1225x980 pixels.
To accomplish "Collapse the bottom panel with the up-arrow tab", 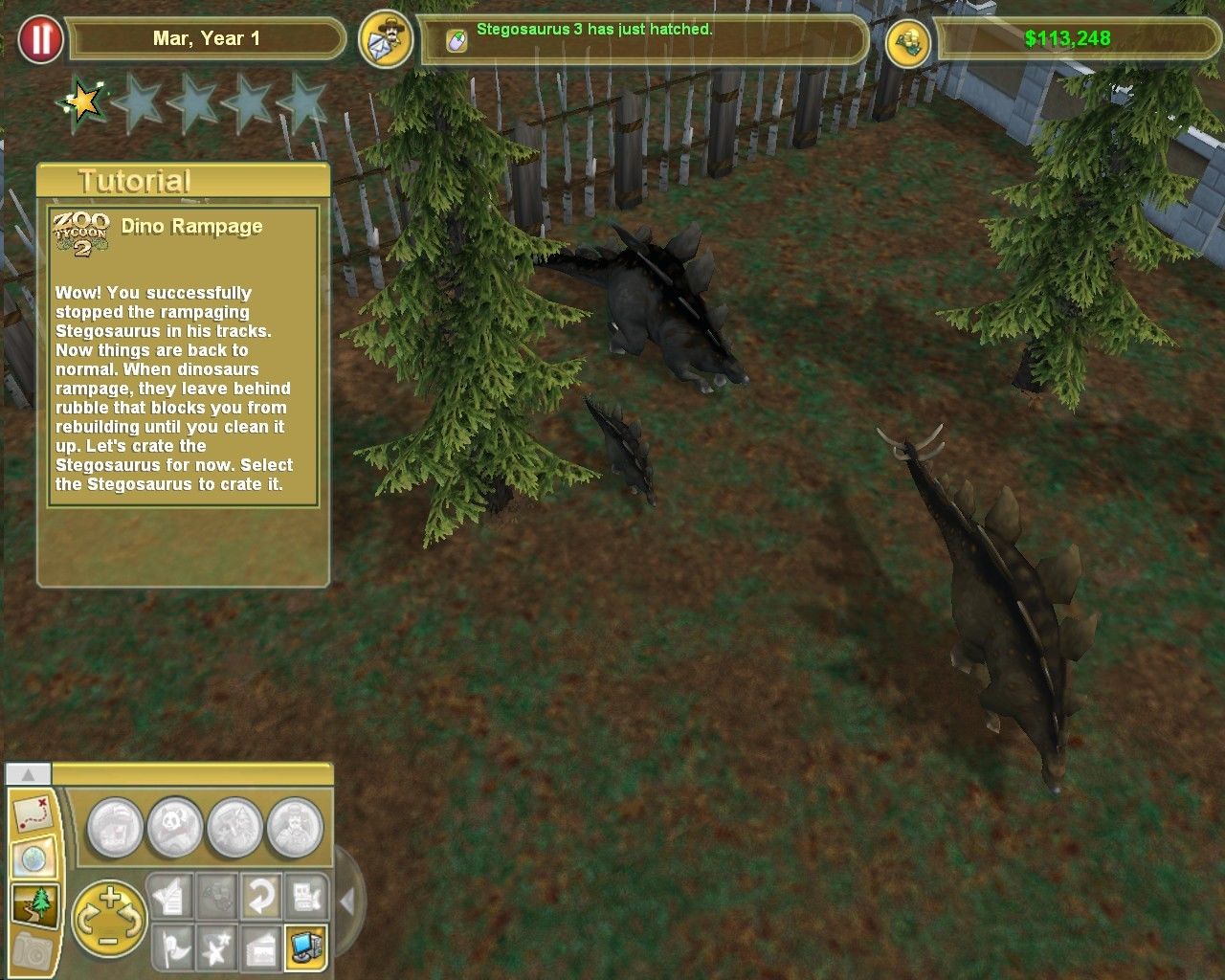I will [x=29, y=773].
